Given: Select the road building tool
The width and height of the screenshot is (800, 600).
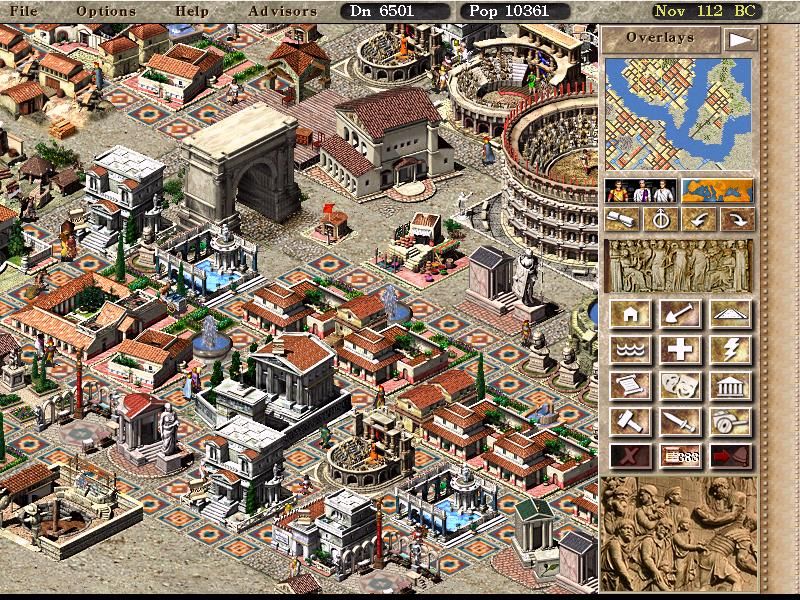Looking at the screenshot, I should (x=731, y=315).
